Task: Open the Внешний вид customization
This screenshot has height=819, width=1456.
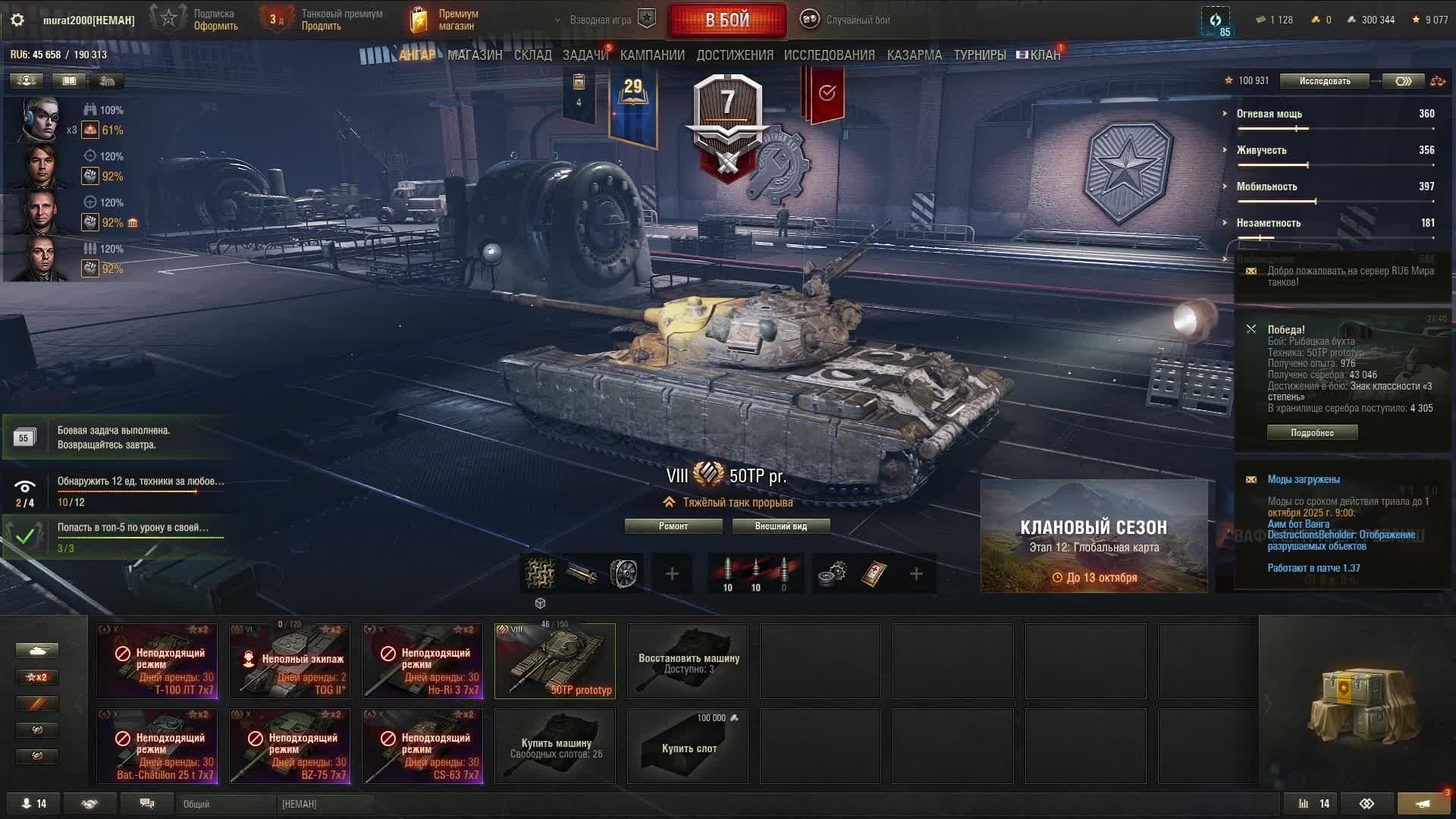Action: (781, 526)
